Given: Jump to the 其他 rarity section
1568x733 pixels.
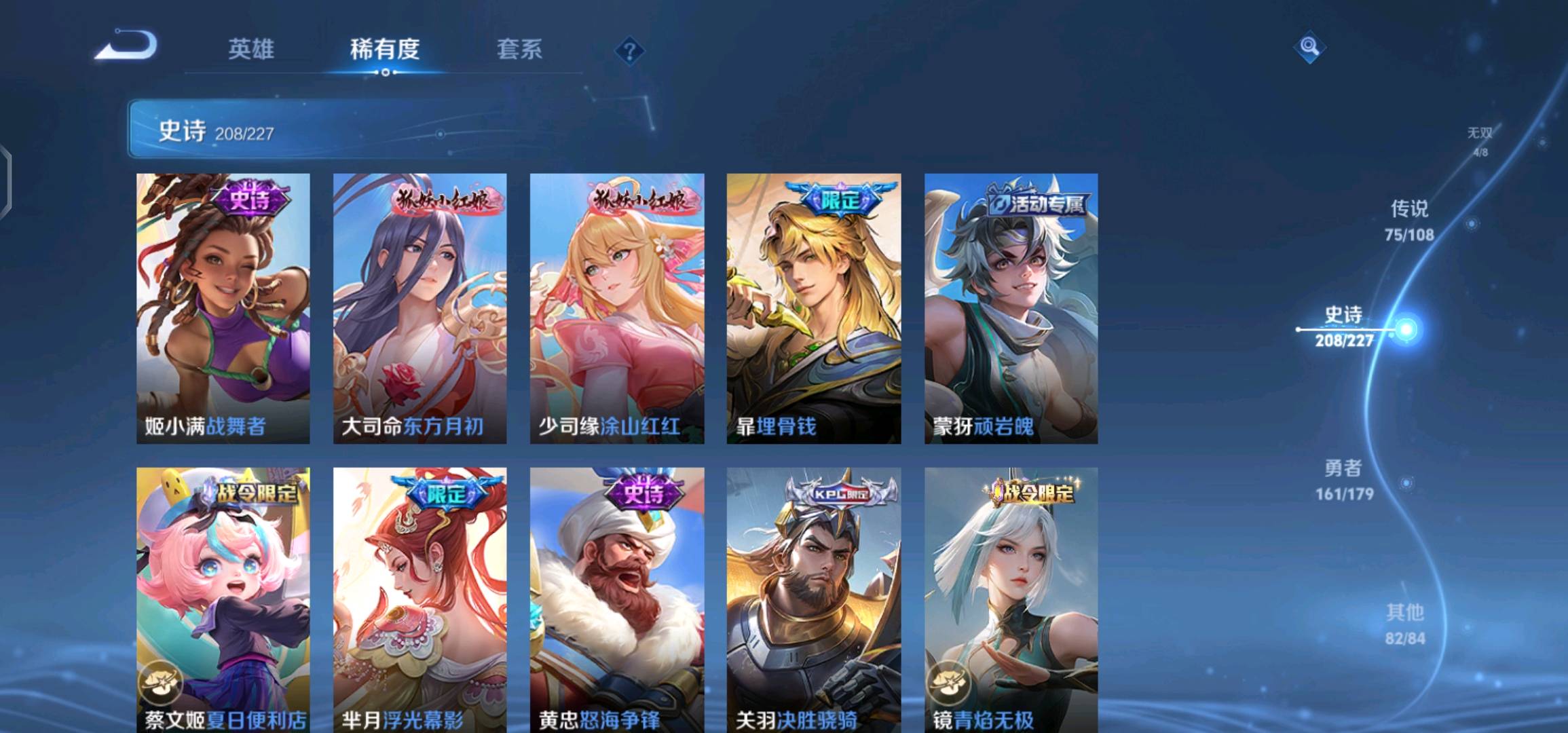Looking at the screenshot, I should 1404,624.
